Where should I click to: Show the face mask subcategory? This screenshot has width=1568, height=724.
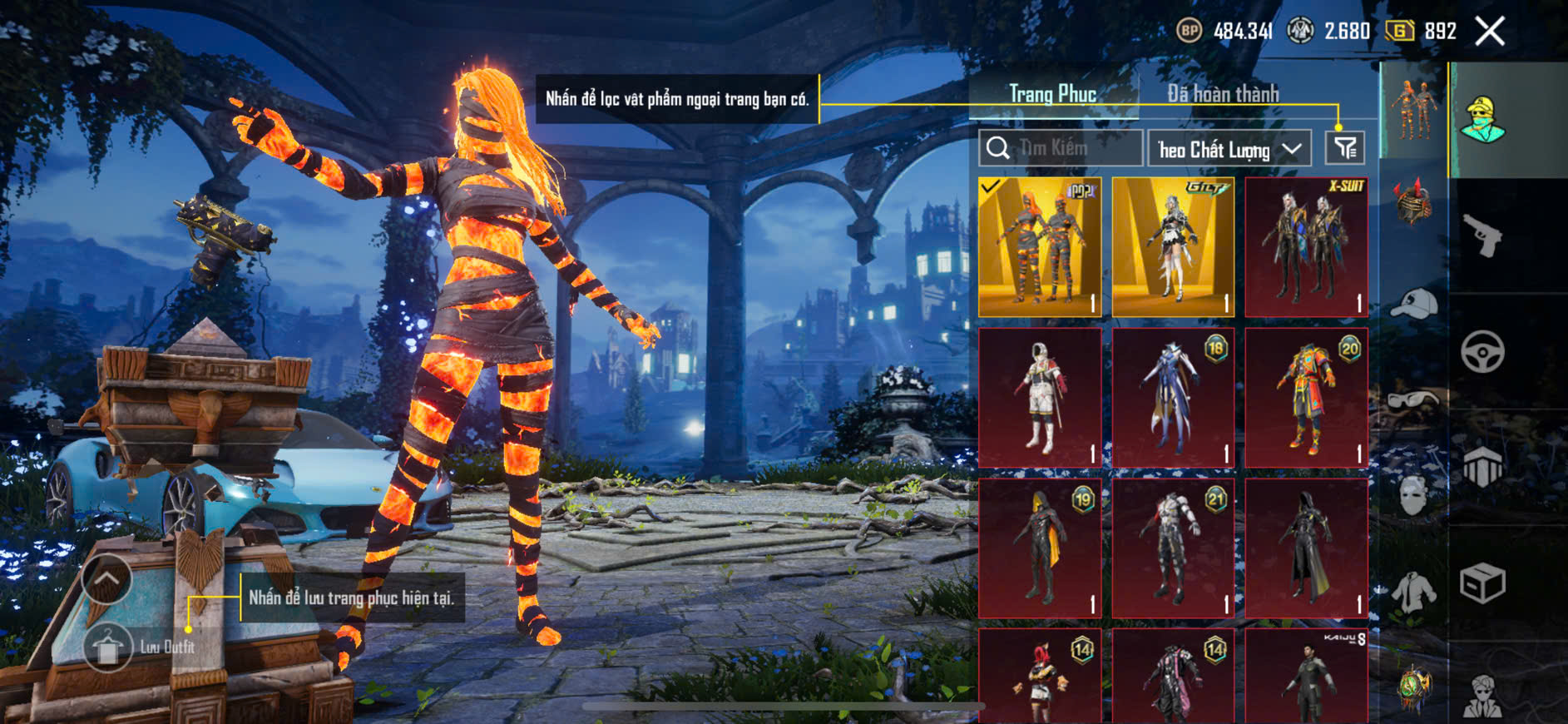(1413, 497)
